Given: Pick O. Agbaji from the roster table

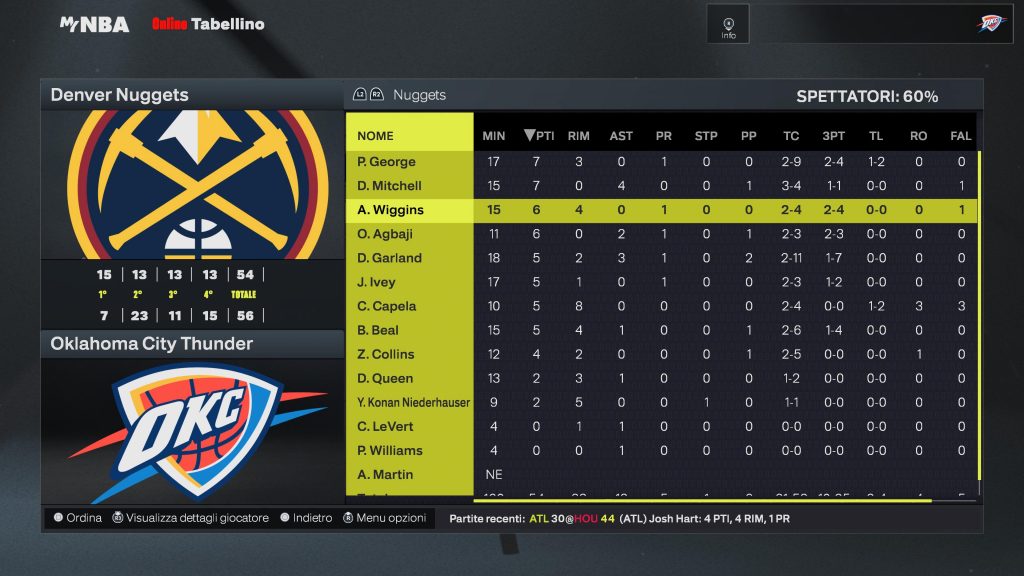Looking at the screenshot, I should point(387,234).
